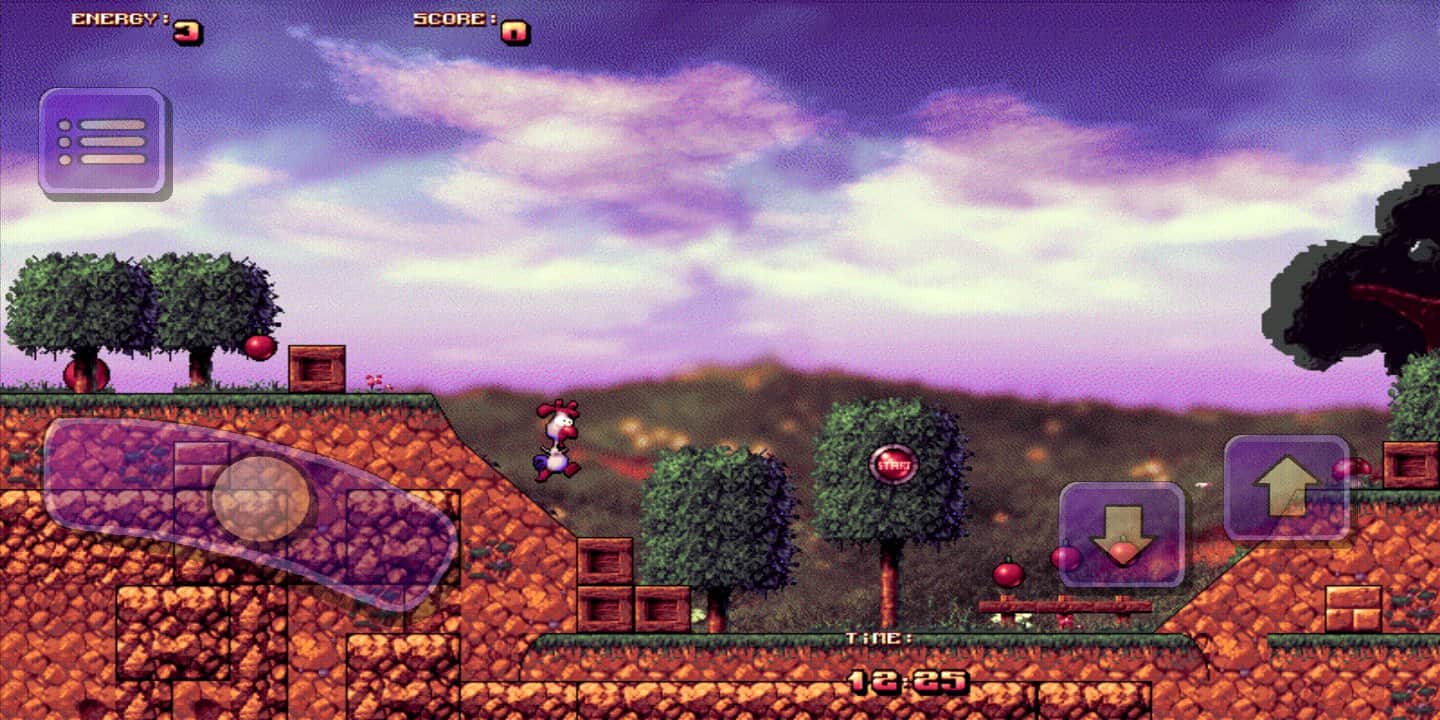Viewport: 1440px width, 720px height.
Task: Open the in-game pause menu
Action: point(105,140)
